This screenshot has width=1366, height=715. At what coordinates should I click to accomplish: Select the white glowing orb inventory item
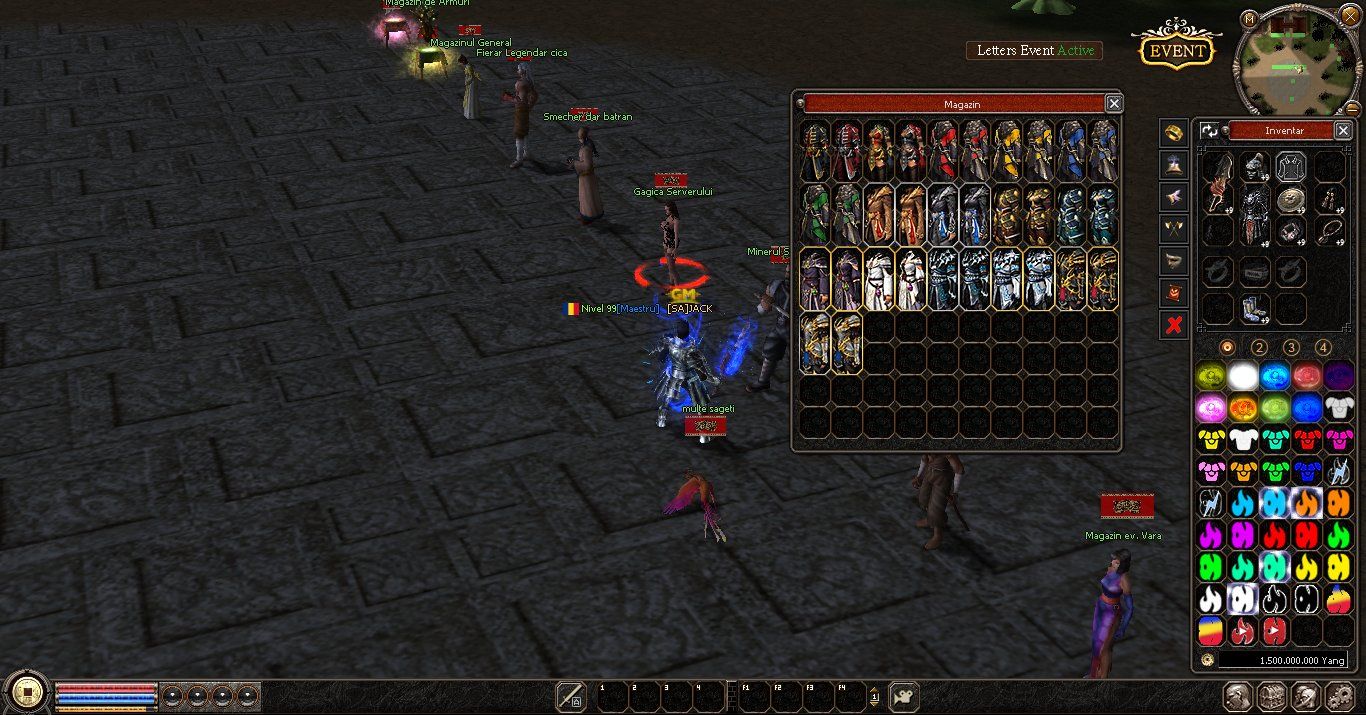coord(1243,376)
